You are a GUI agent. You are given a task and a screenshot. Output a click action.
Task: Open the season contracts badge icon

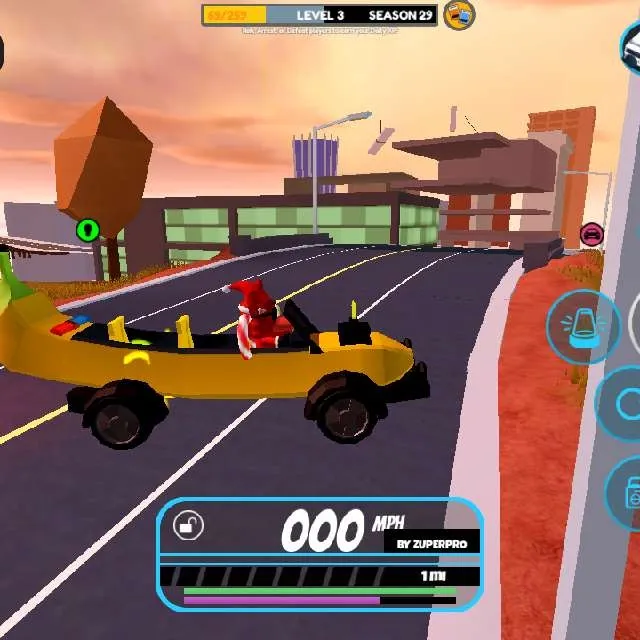(x=459, y=15)
